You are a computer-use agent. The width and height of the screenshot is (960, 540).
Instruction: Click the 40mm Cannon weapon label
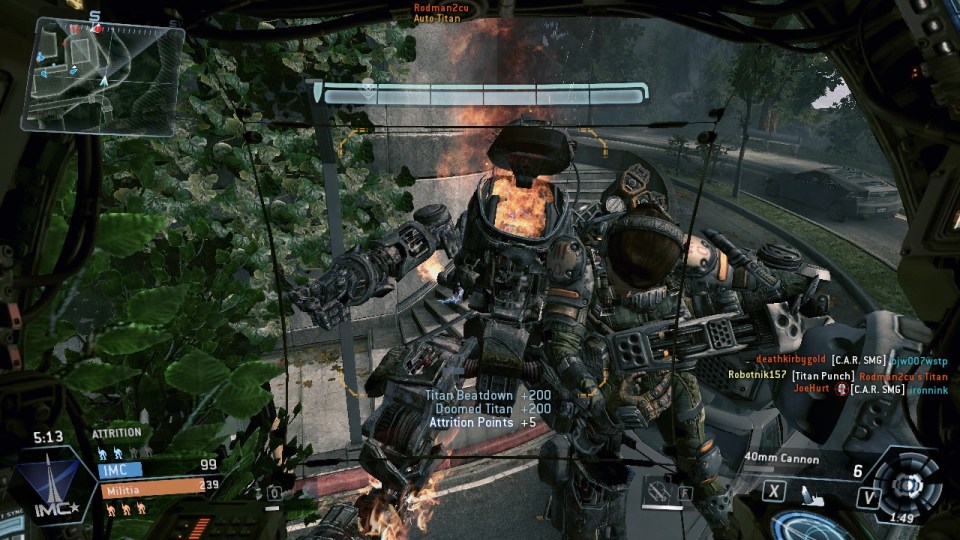[x=782, y=459]
